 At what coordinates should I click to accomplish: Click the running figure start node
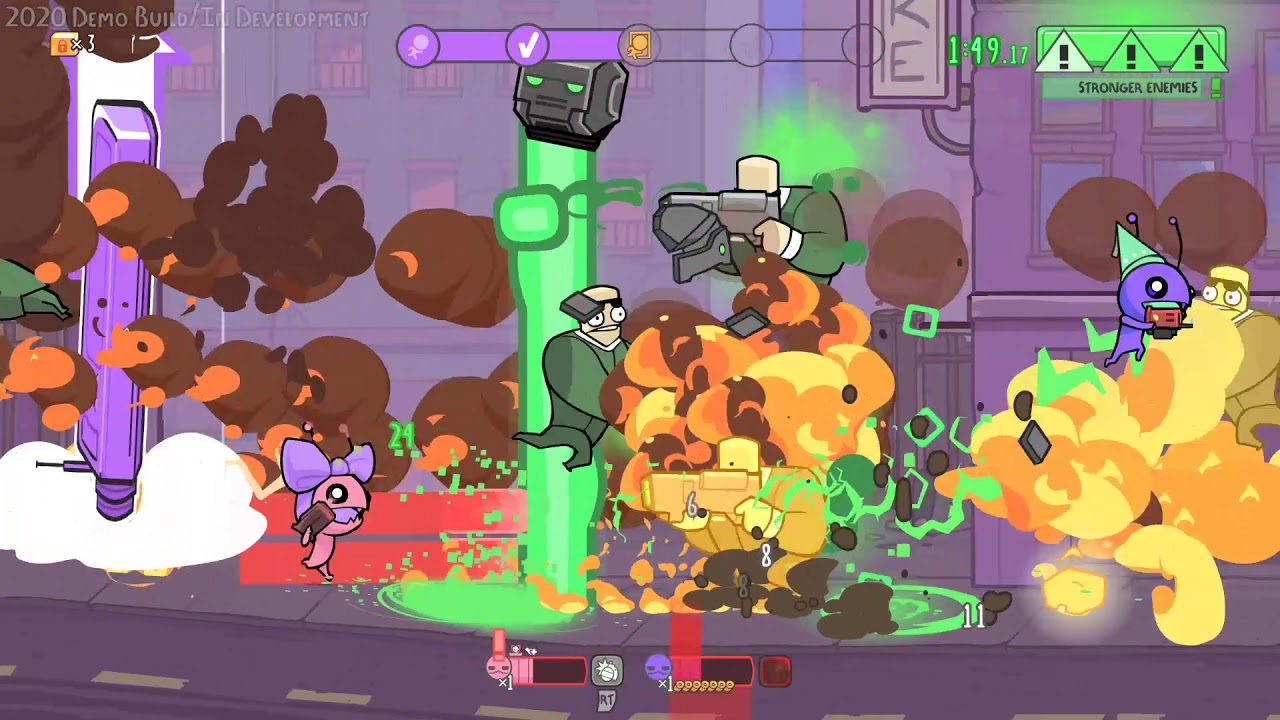coord(418,46)
